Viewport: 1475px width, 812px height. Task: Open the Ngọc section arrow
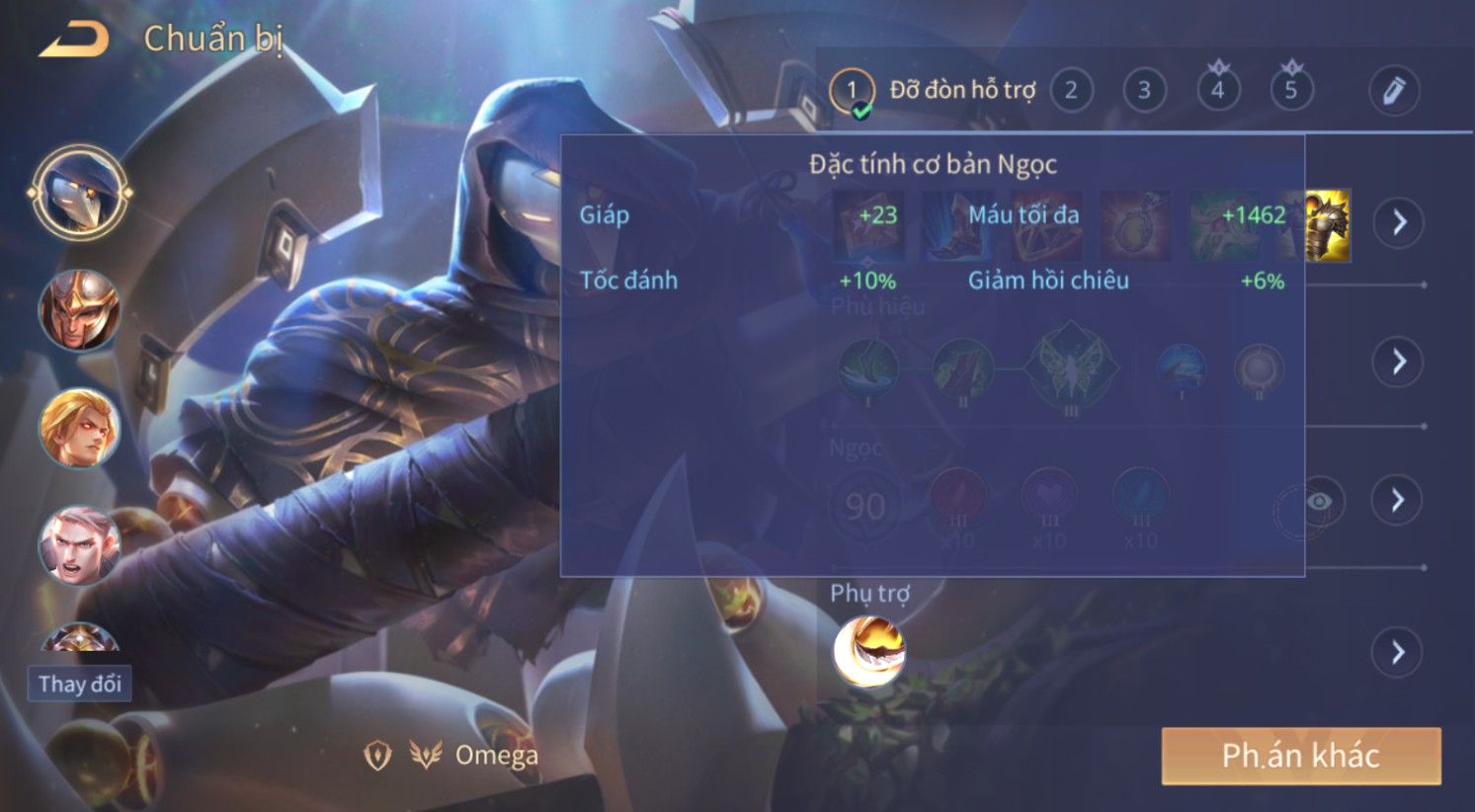click(x=1397, y=500)
